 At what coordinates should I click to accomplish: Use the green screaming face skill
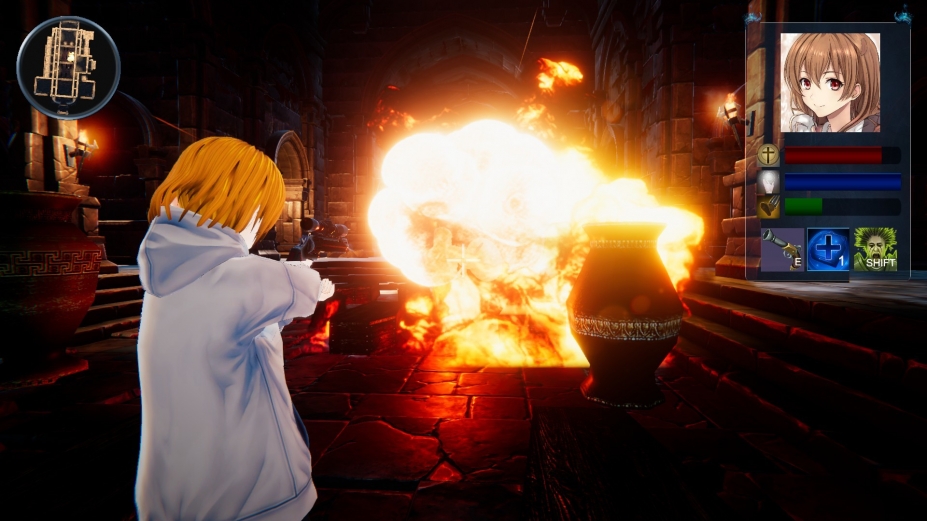coord(875,250)
